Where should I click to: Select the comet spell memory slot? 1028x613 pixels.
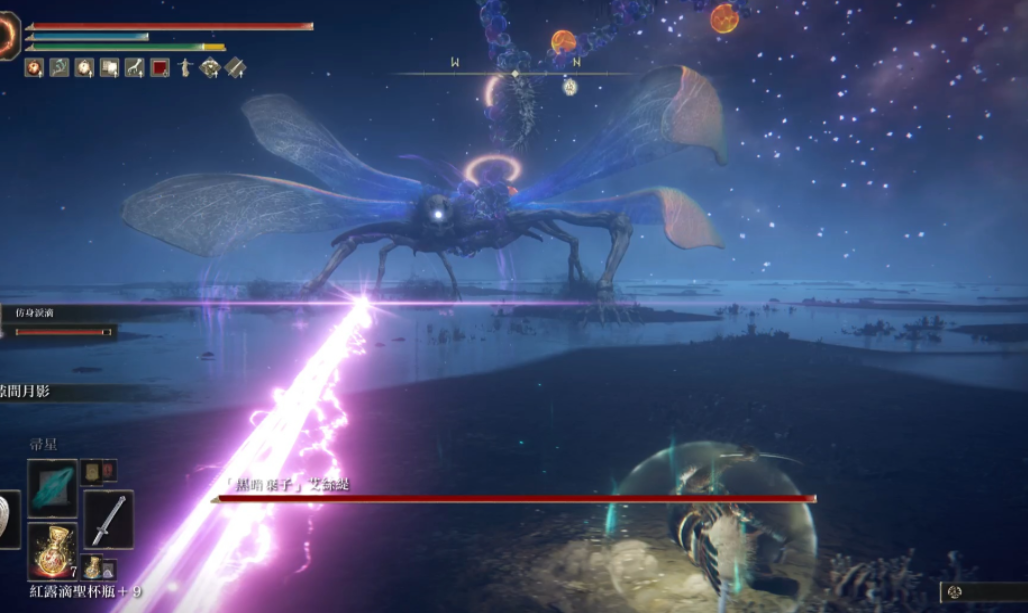pos(52,489)
